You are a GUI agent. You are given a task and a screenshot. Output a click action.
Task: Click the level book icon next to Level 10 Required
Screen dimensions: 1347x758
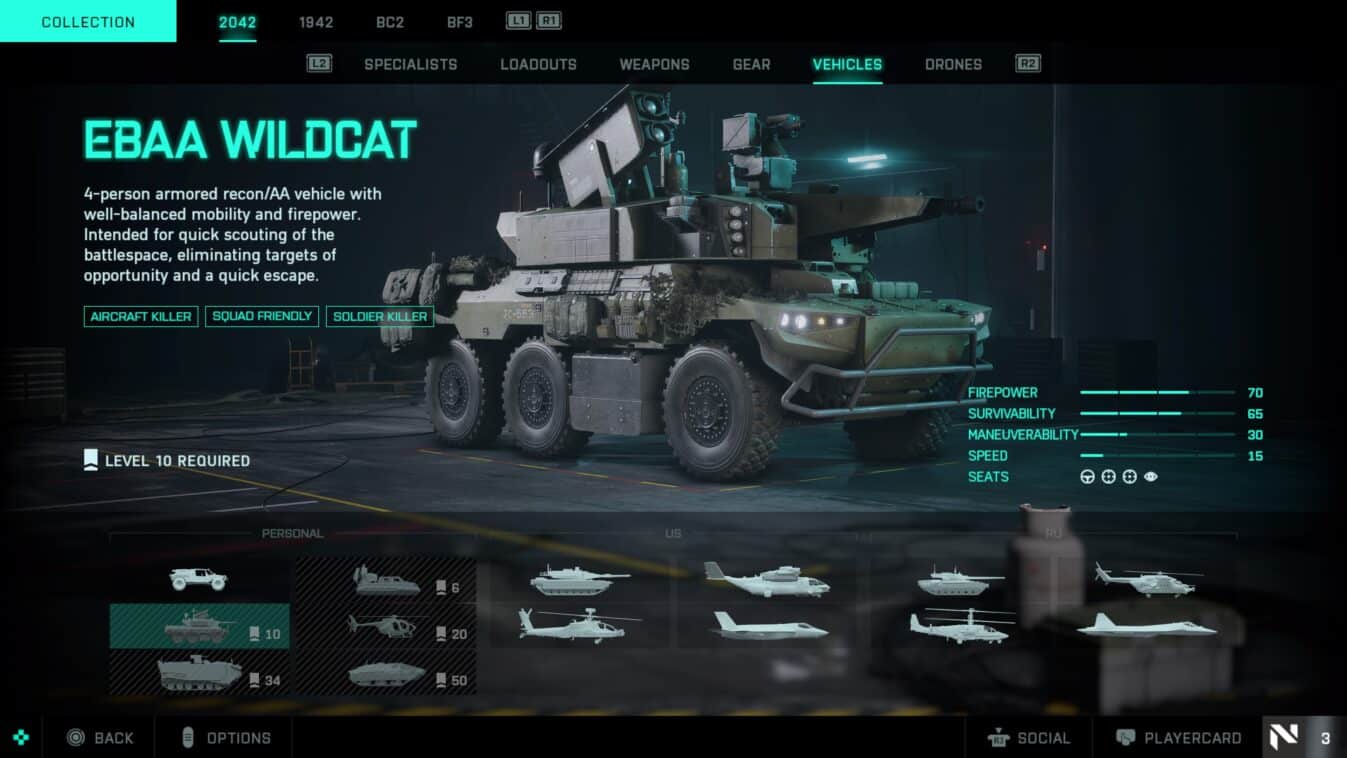pyautogui.click(x=91, y=460)
